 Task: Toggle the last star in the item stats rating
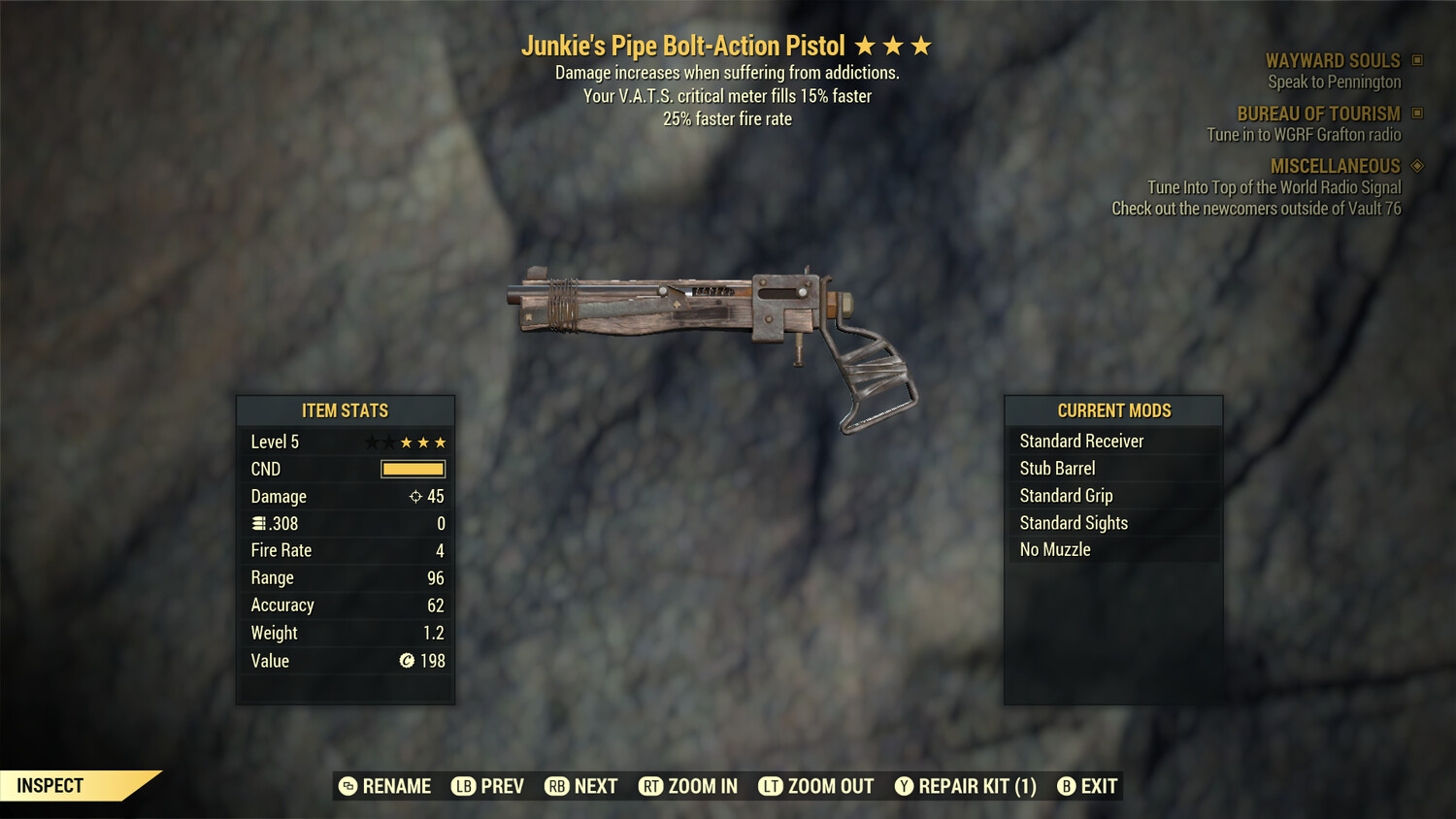click(x=441, y=442)
